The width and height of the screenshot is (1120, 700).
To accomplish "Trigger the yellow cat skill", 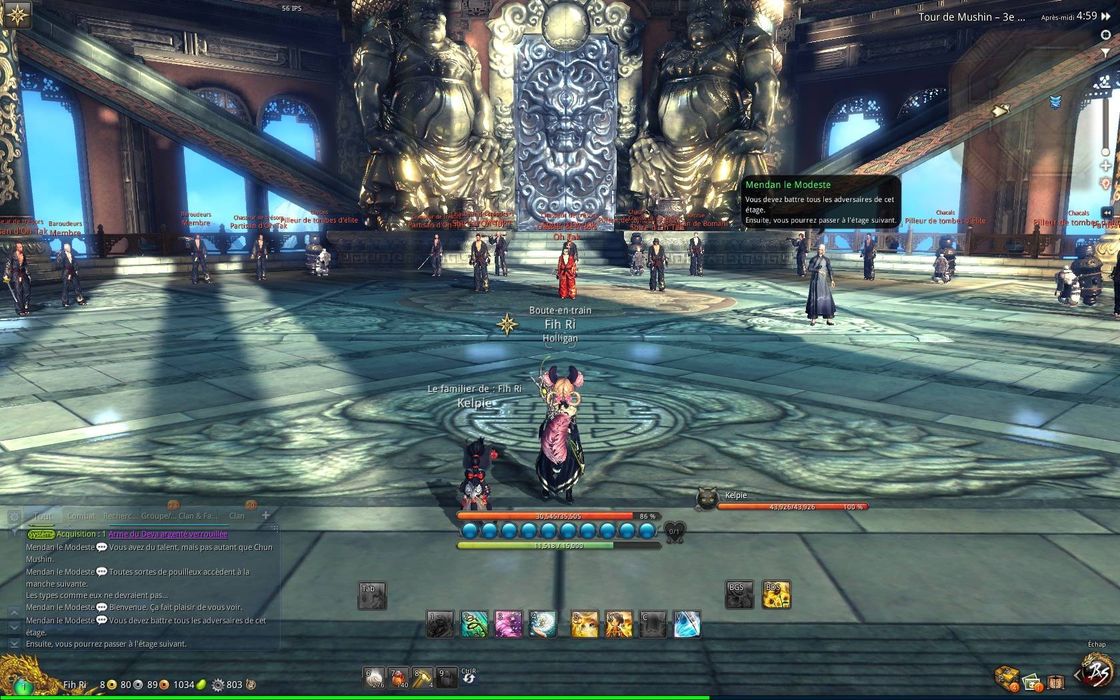I will pos(585,624).
